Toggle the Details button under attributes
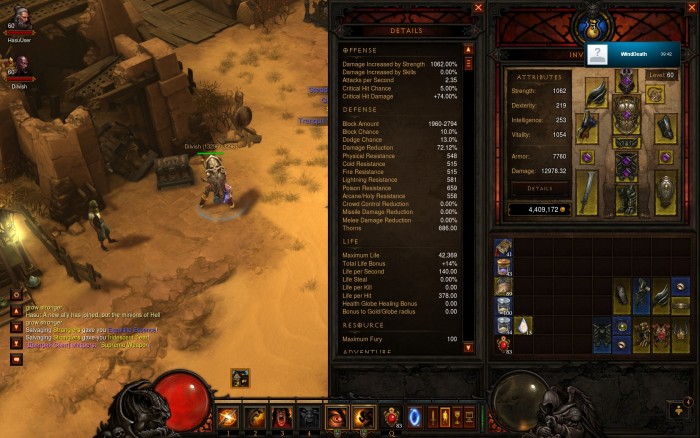The image size is (700, 438). pos(540,188)
